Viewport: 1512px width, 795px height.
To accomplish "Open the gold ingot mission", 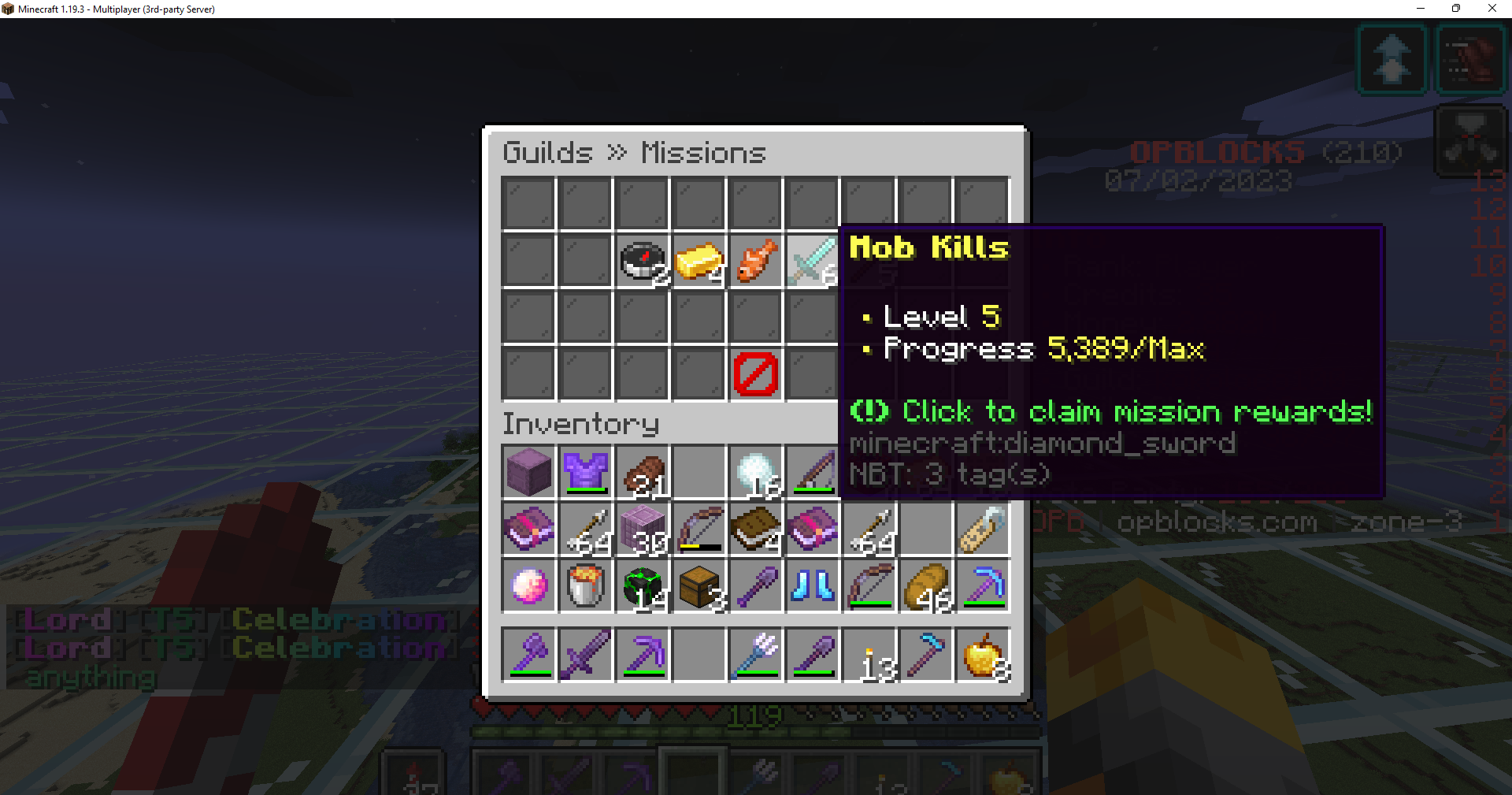I will click(699, 261).
